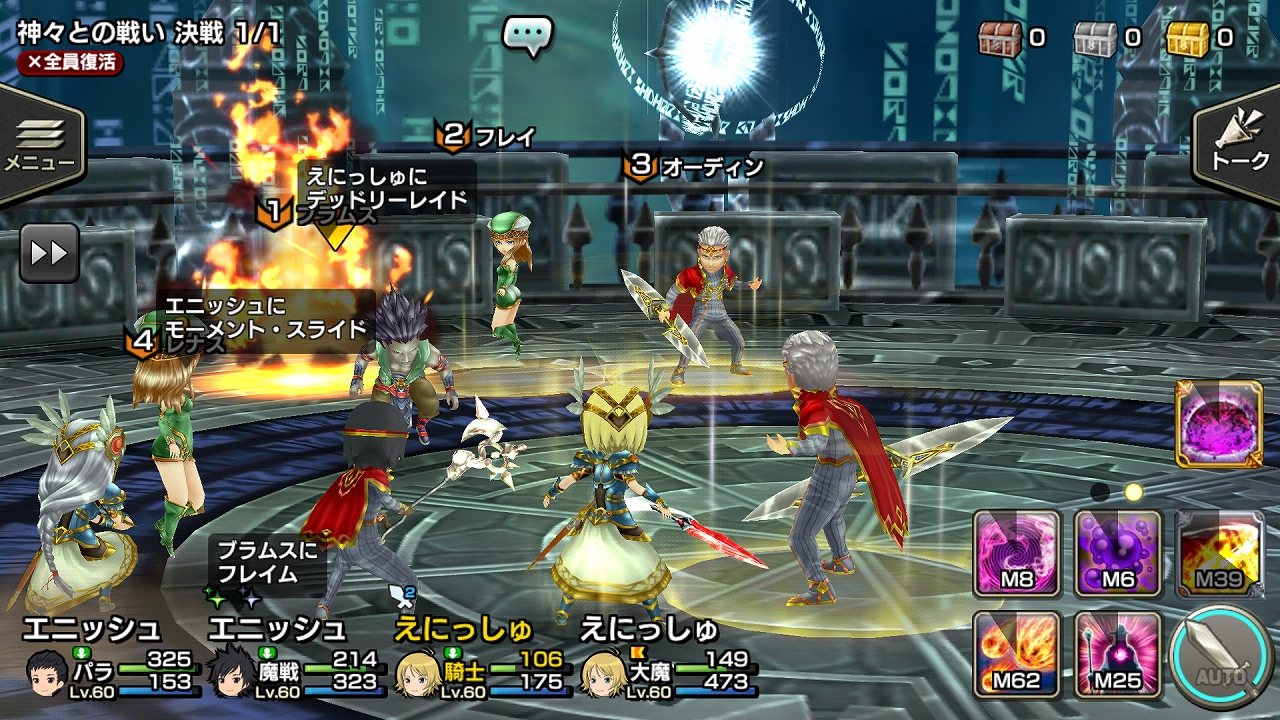This screenshot has height=720, width=1280.
Task: Cast the M39 fire slash skill
Action: pyautogui.click(x=1220, y=553)
